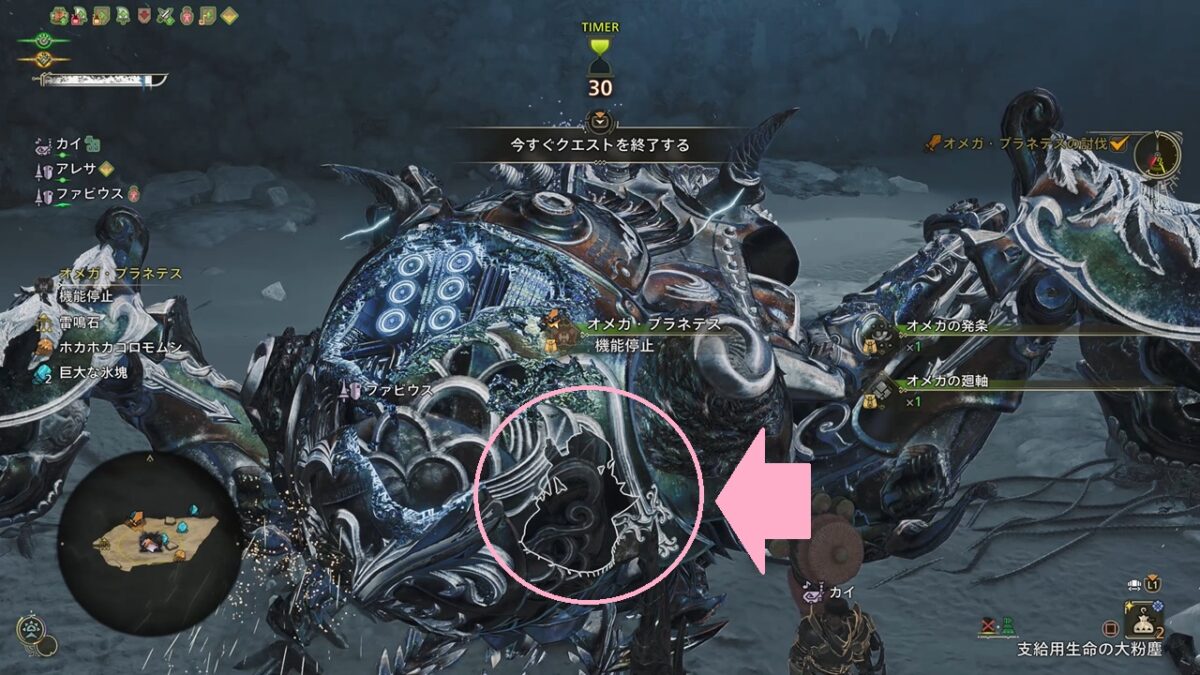
Task: Select party member カイ in the list
Action: pyautogui.click(x=70, y=144)
